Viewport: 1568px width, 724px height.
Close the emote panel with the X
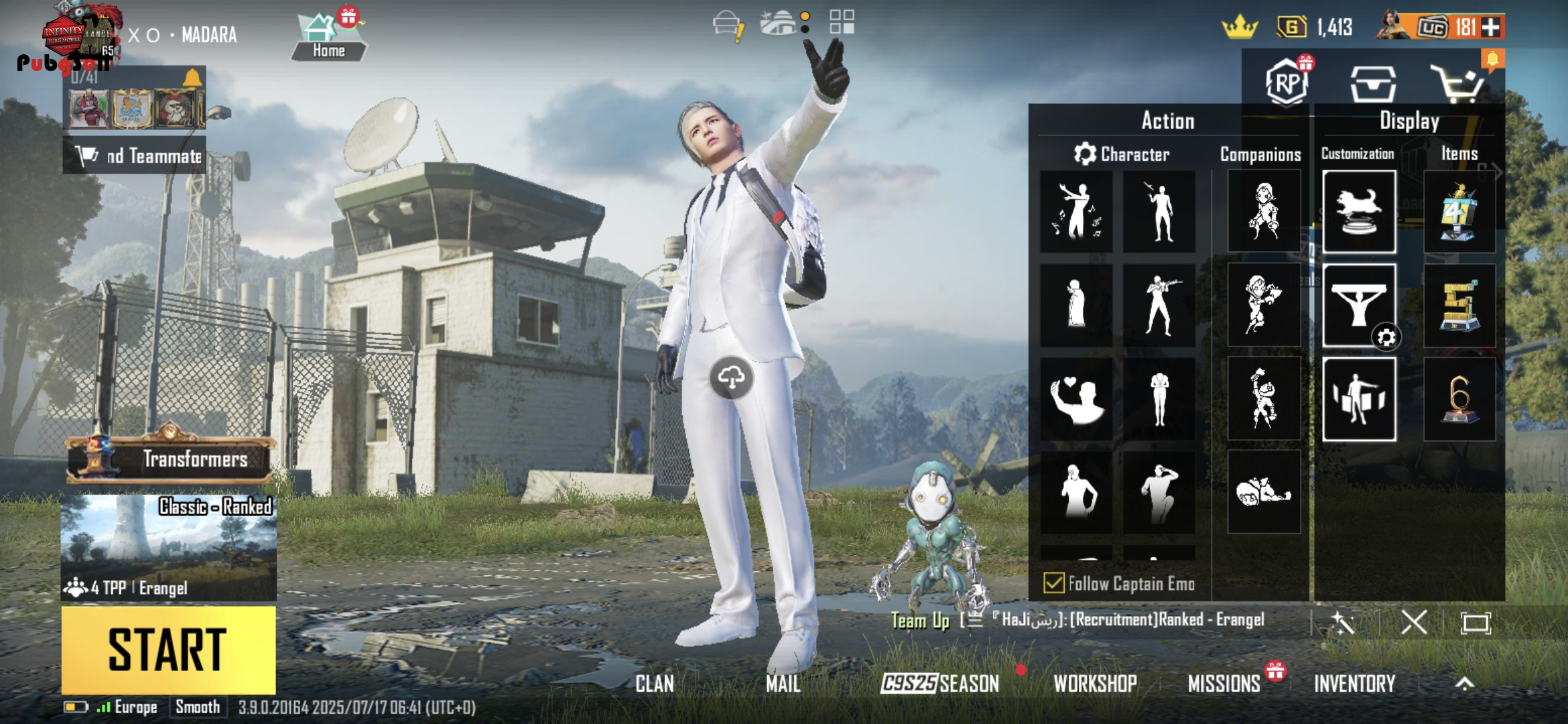(x=1414, y=623)
